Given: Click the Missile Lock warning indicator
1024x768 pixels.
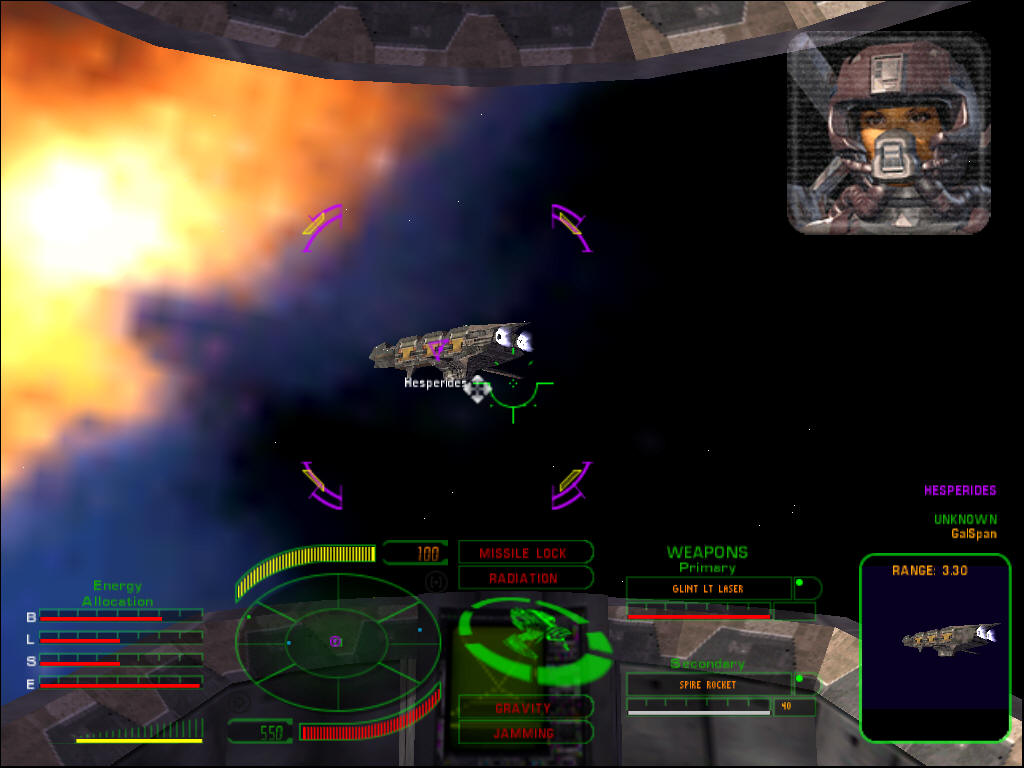Looking at the screenshot, I should pyautogui.click(x=524, y=553).
